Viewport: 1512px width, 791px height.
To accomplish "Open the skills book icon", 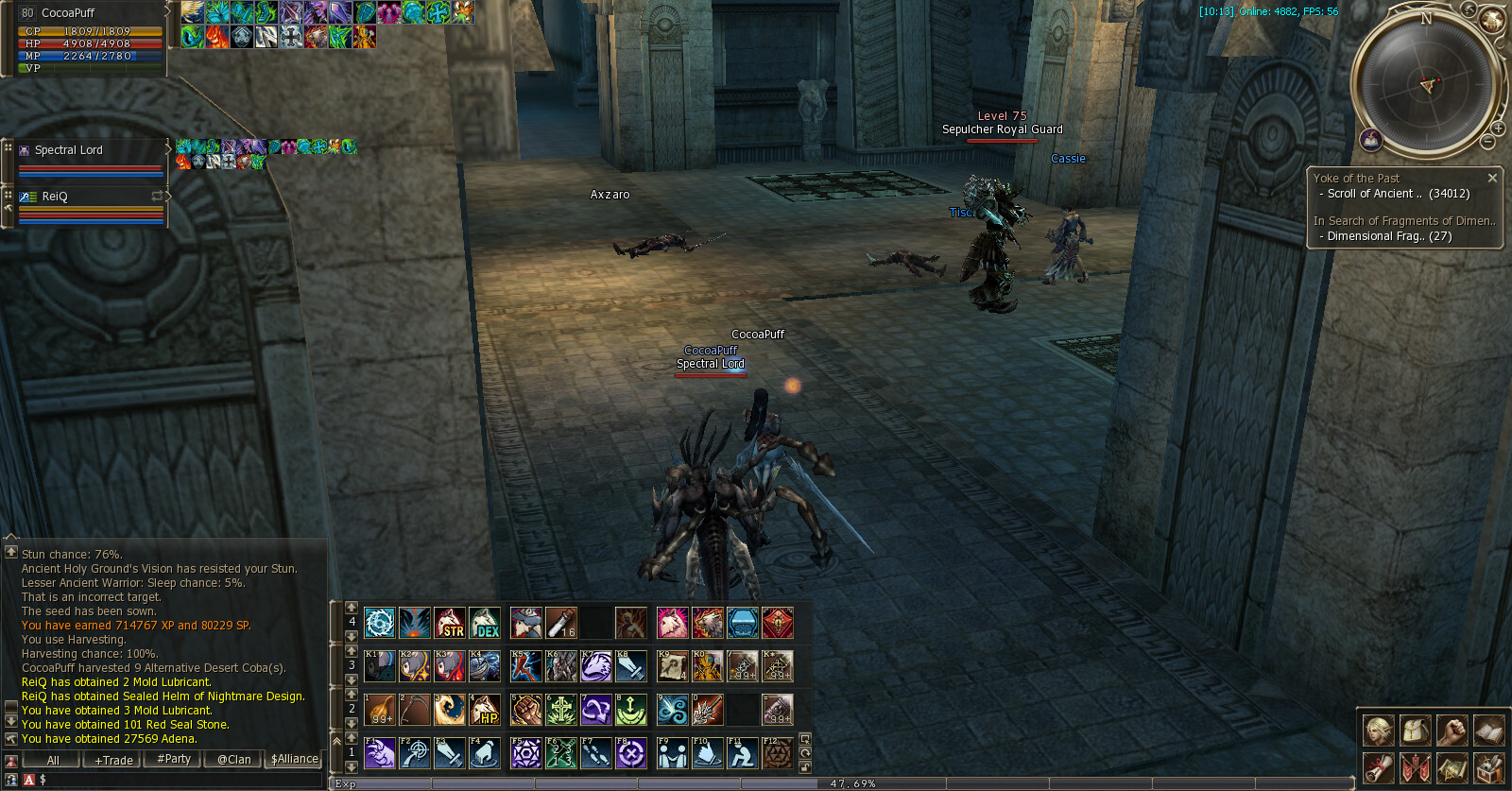I will (x=1488, y=731).
